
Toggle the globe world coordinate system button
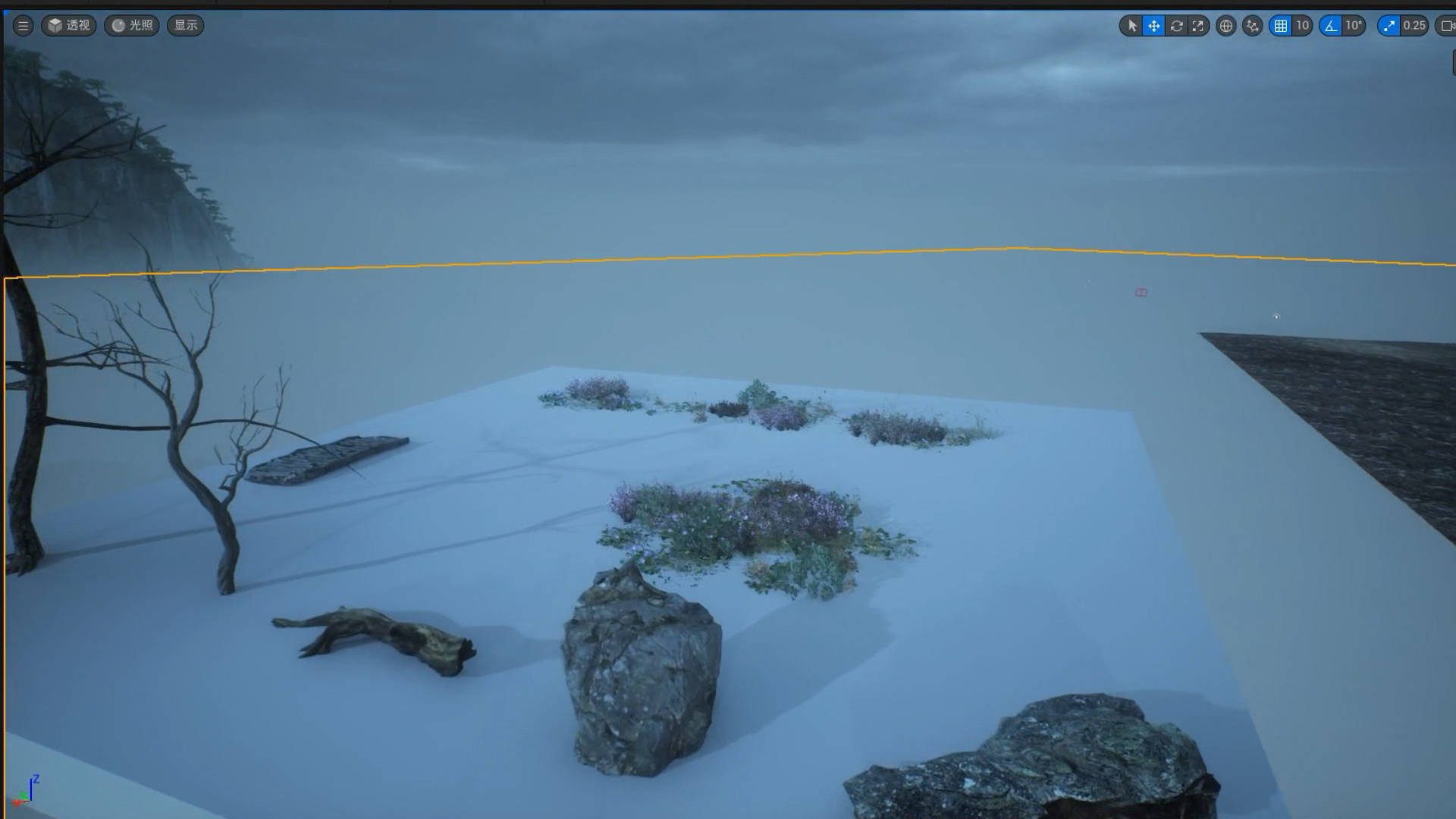point(1225,26)
